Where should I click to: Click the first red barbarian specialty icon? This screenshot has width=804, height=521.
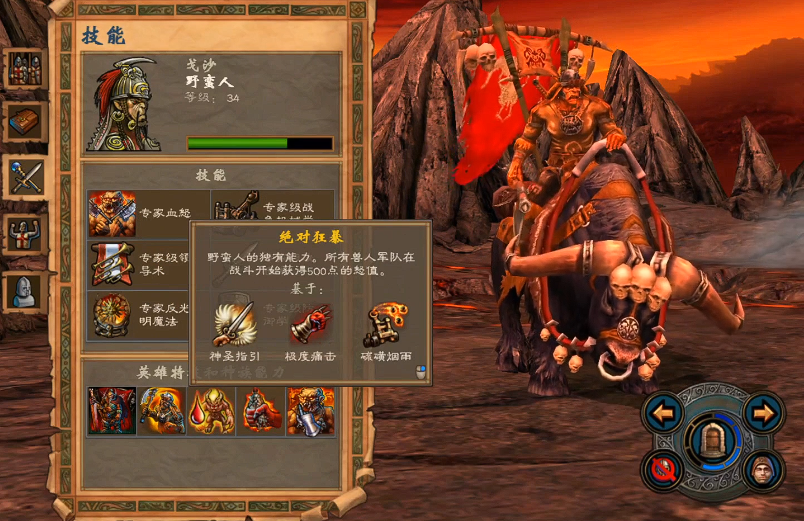(112, 411)
